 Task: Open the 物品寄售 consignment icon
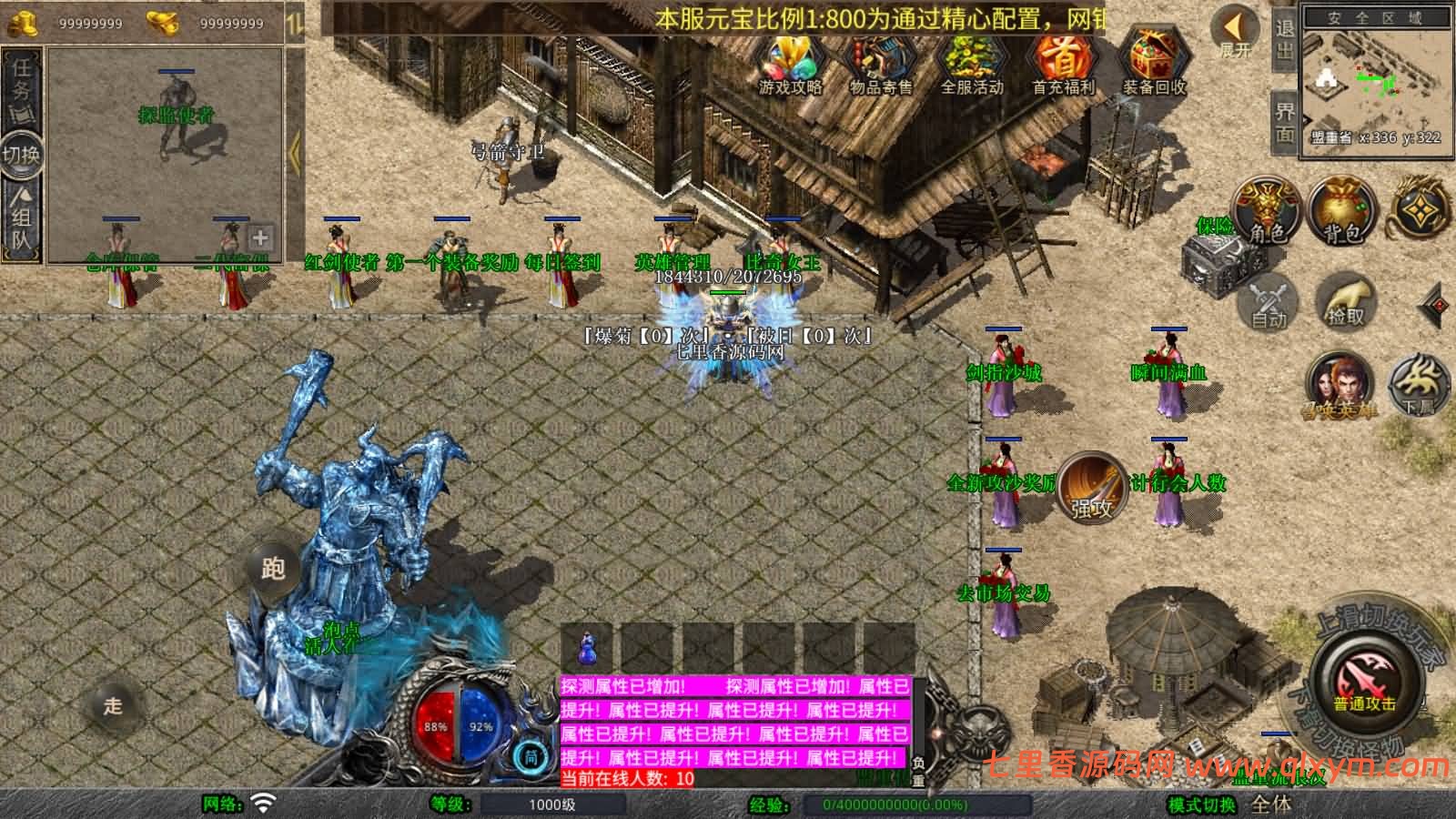click(x=880, y=64)
